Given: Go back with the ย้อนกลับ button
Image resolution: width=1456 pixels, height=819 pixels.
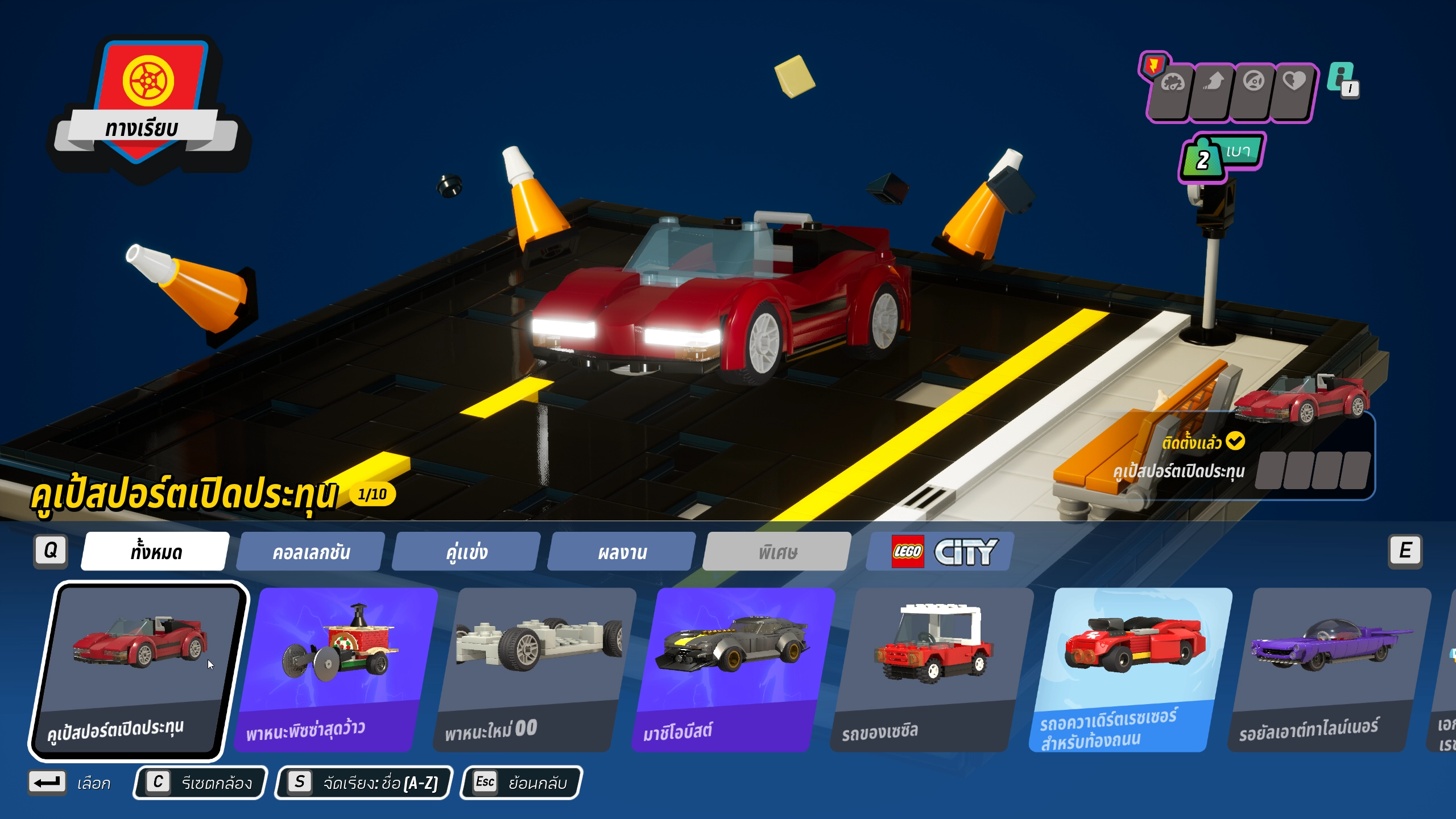Looking at the screenshot, I should coord(521,783).
